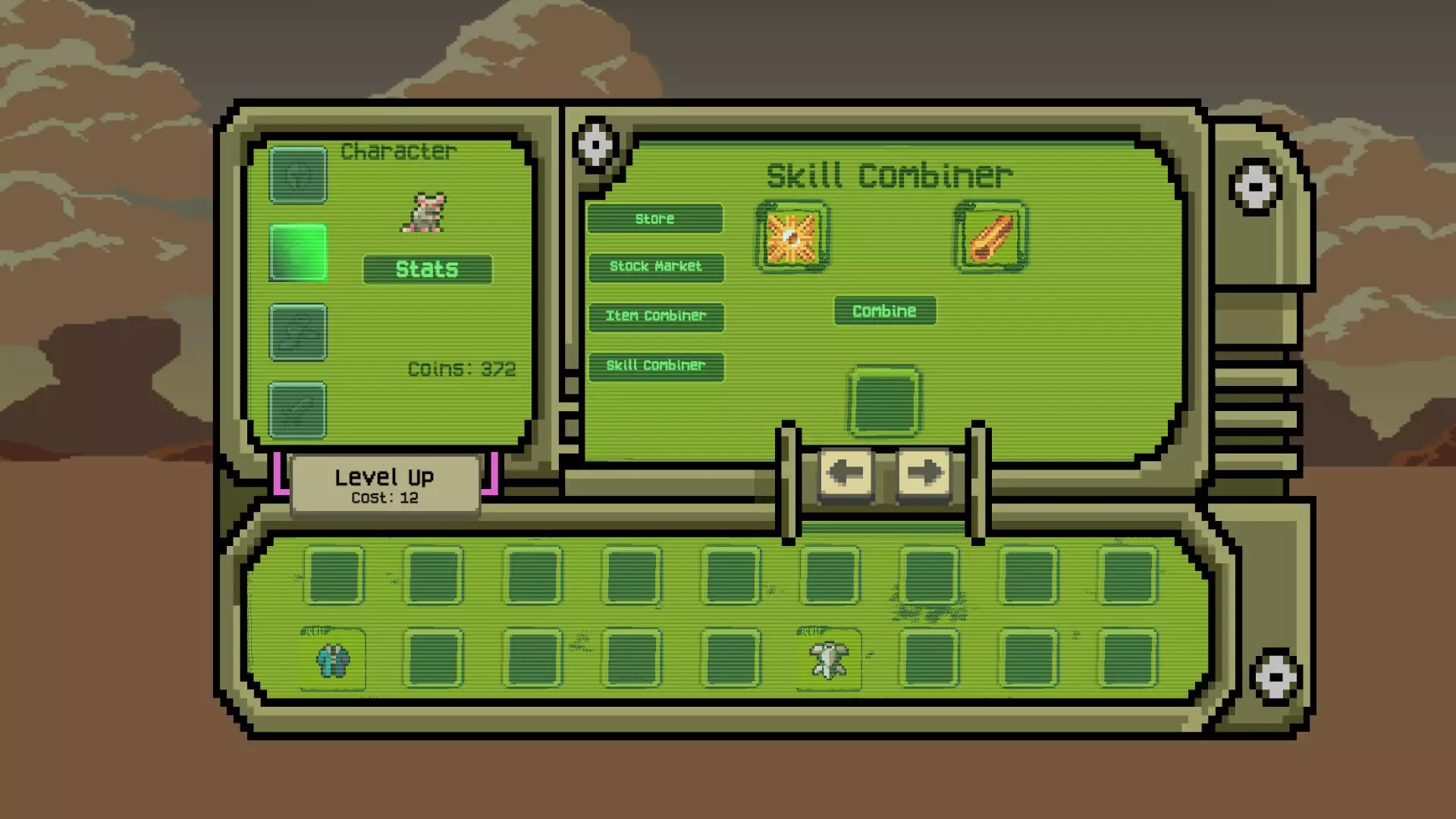Image resolution: width=1456 pixels, height=819 pixels.
Task: Click the empty combine result slot
Action: click(x=884, y=402)
